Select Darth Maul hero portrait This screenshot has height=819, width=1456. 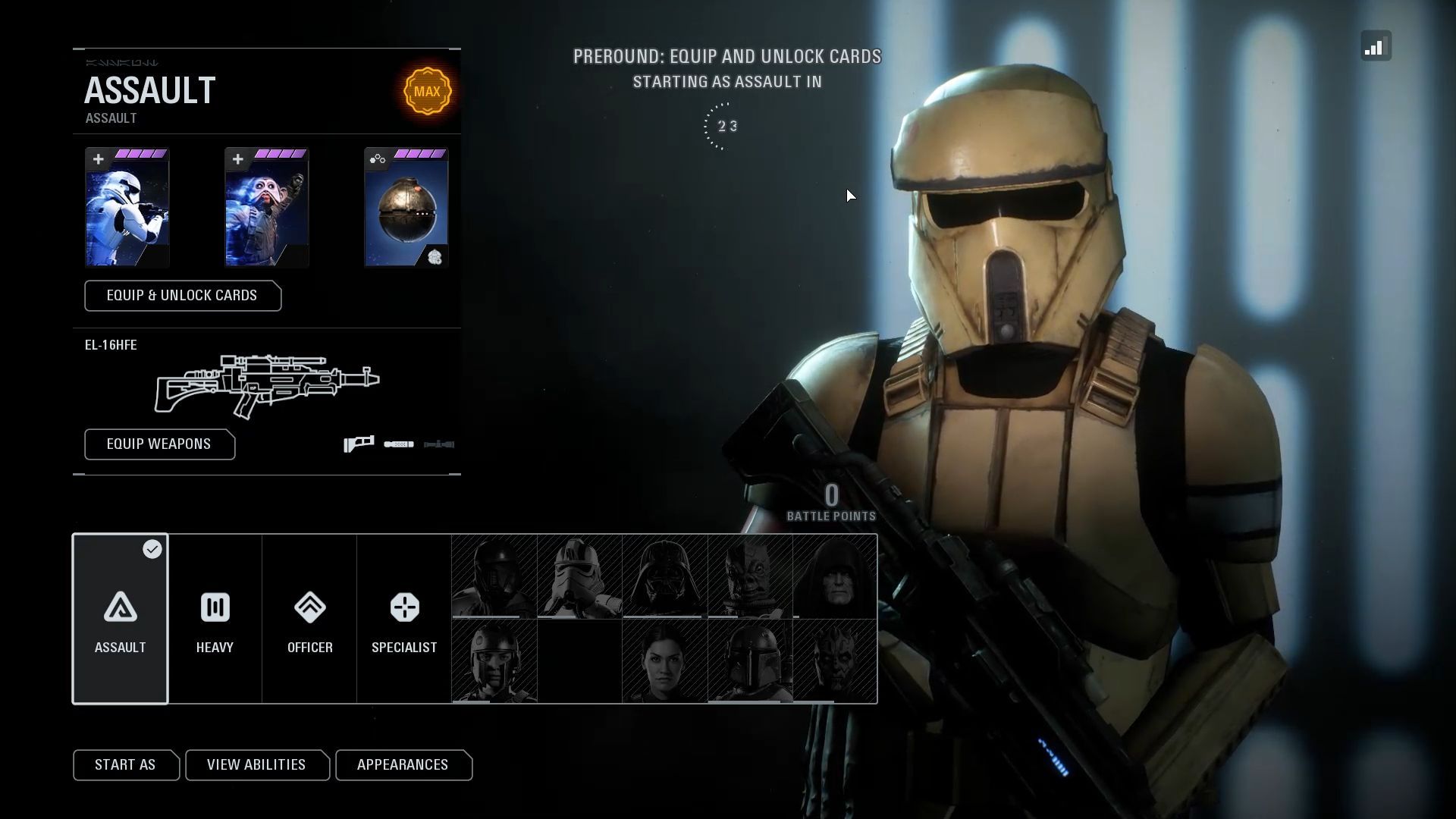835,661
